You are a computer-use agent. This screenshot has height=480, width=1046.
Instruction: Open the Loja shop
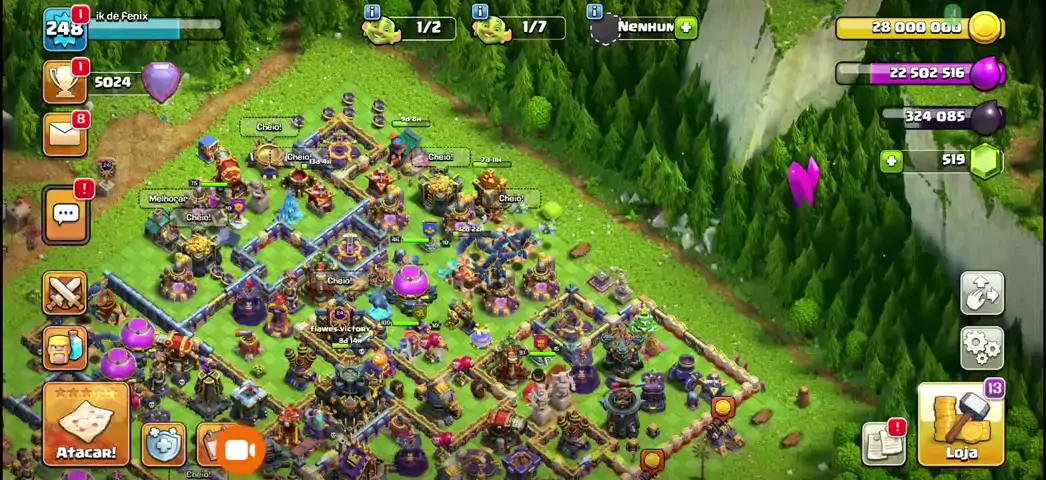pos(960,425)
